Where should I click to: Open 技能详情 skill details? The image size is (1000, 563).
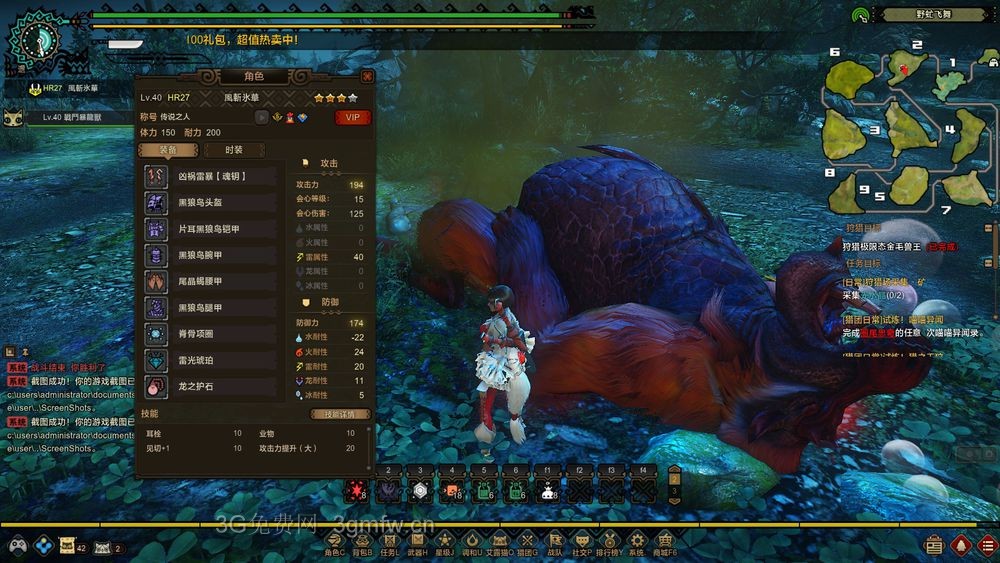(x=340, y=414)
